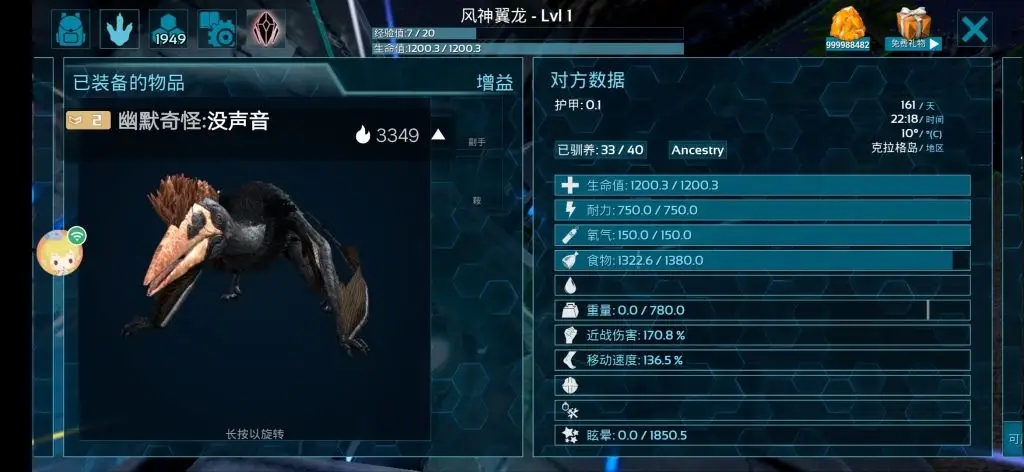The width and height of the screenshot is (1024, 472).
Task: Open the backpack inventory tab
Action: point(72,29)
